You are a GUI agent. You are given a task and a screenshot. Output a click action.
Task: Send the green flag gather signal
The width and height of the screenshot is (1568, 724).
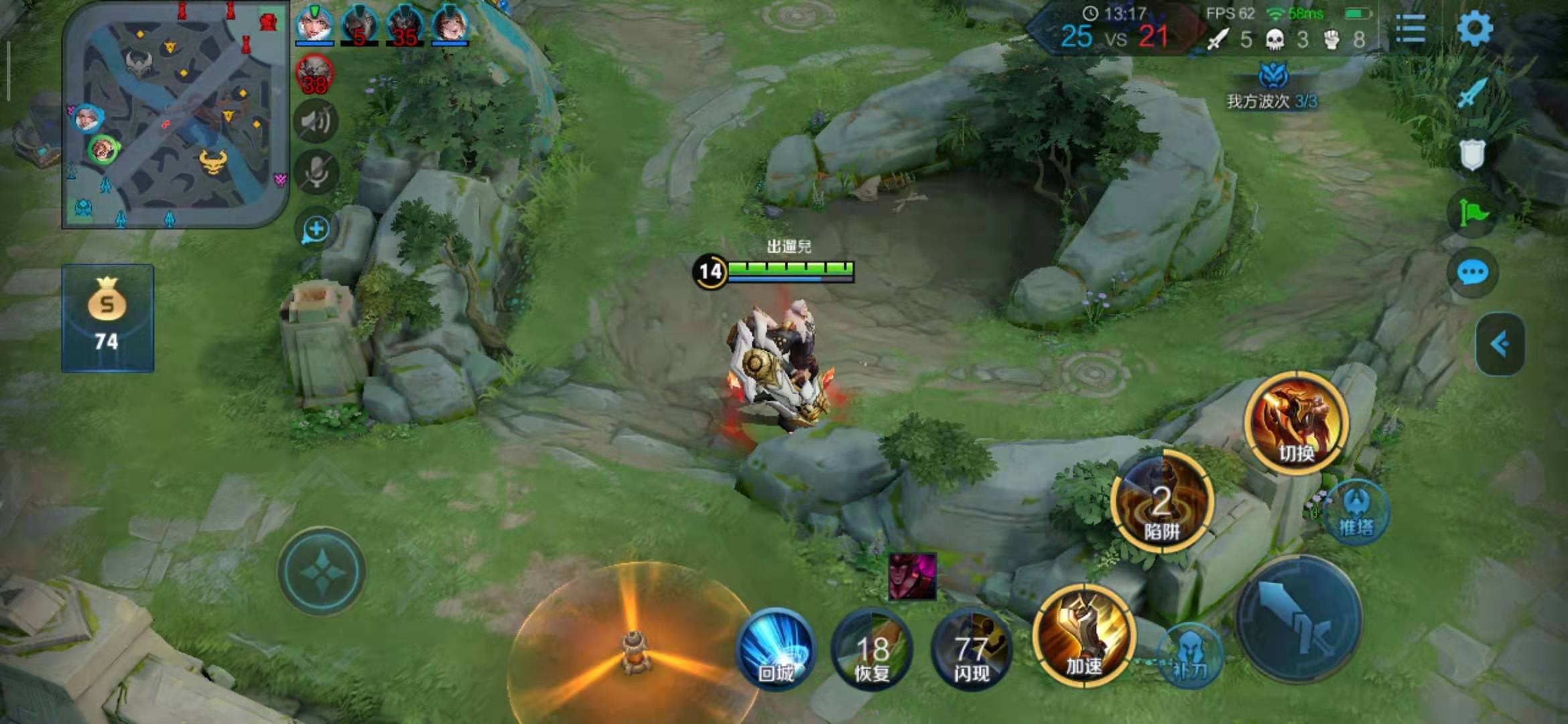(1472, 213)
